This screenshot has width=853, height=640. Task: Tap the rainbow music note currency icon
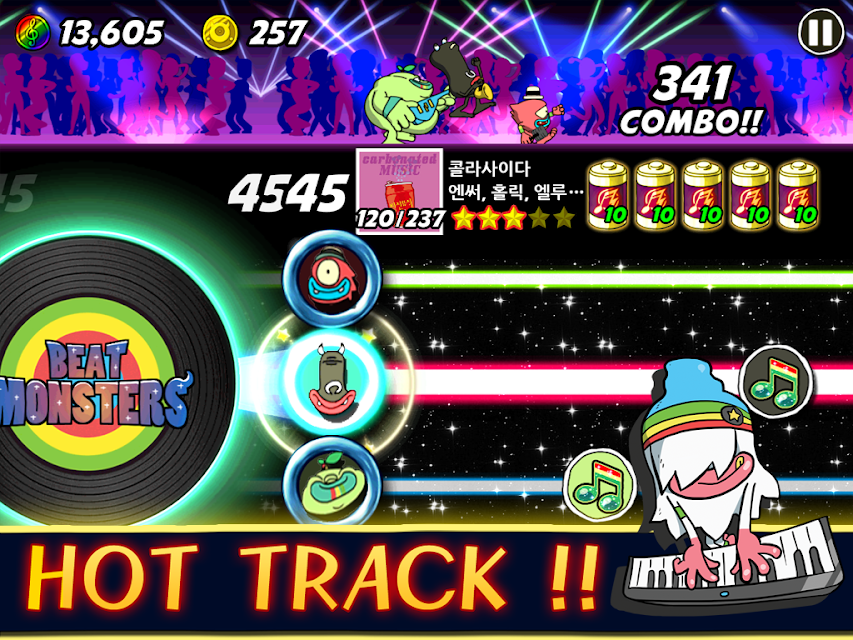[32, 33]
